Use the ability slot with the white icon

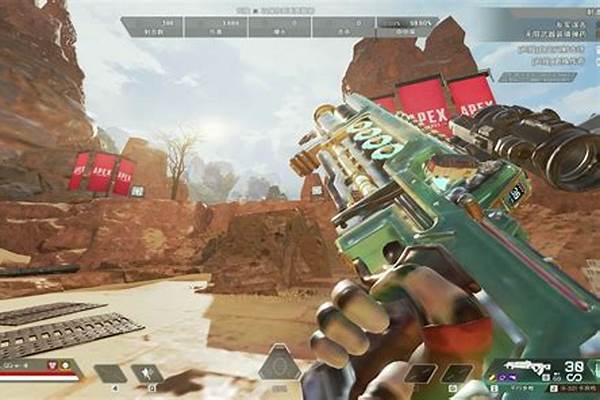pos(146,374)
